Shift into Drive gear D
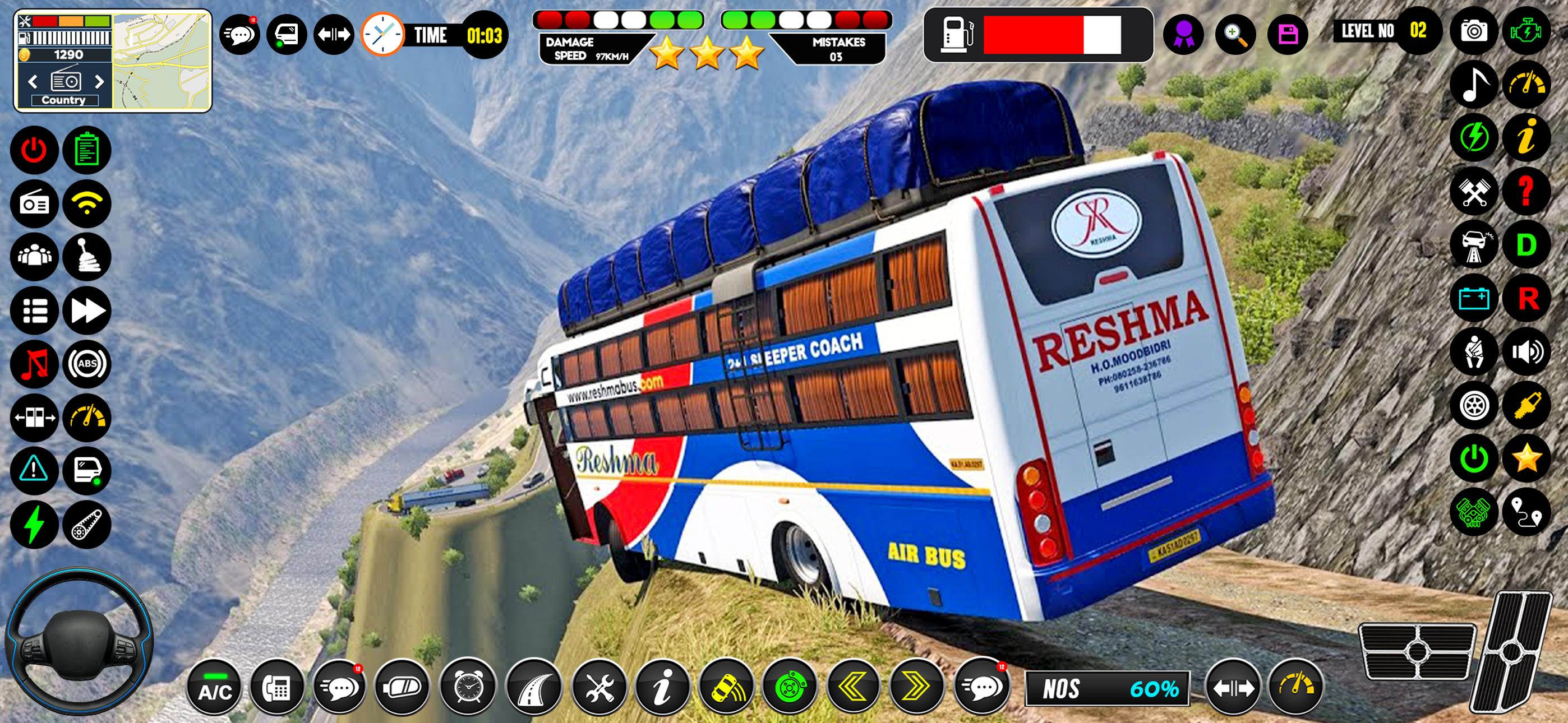The height and width of the screenshot is (723, 1568). [x=1526, y=245]
